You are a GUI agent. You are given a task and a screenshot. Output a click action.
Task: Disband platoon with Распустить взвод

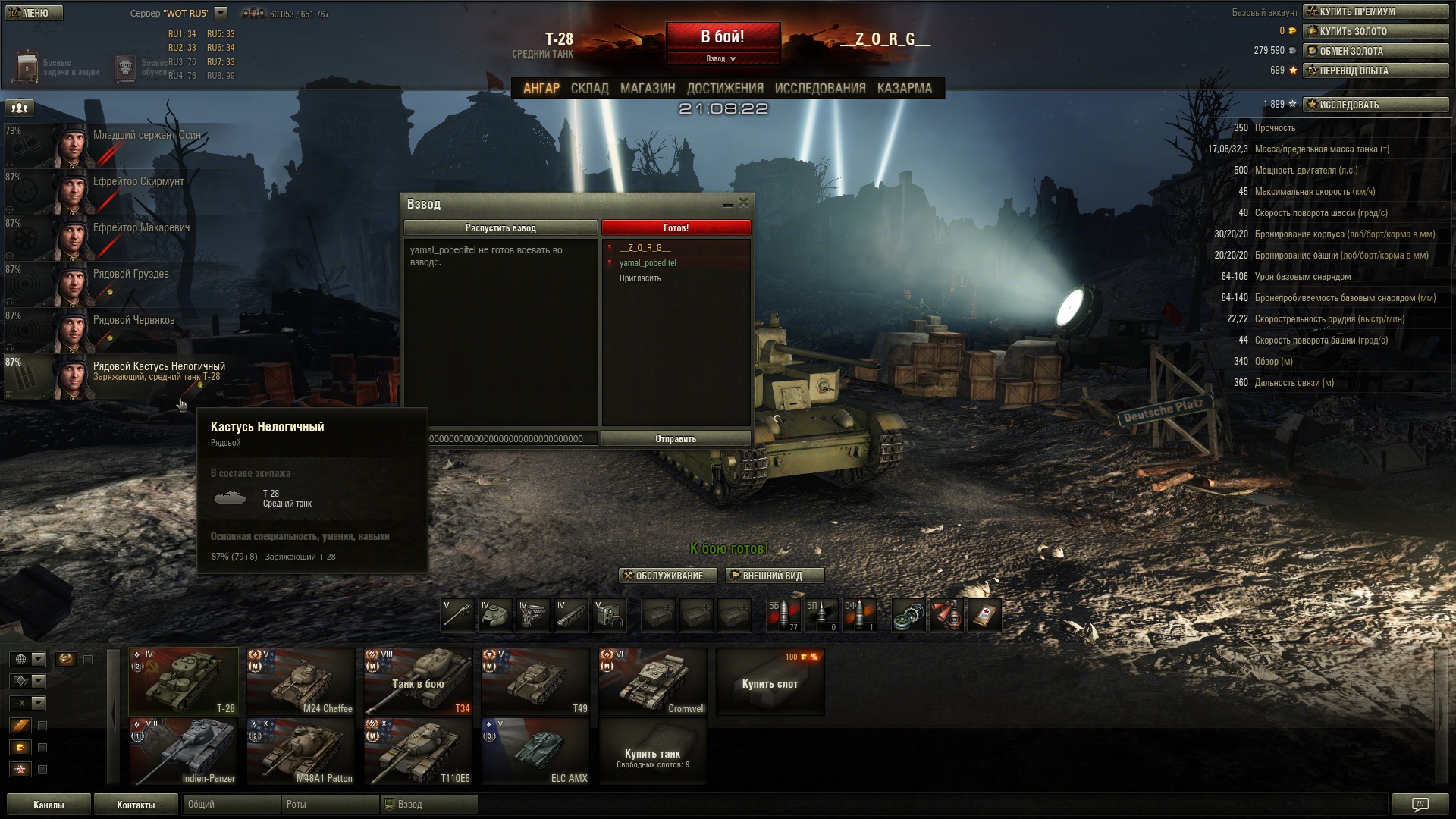coord(500,228)
